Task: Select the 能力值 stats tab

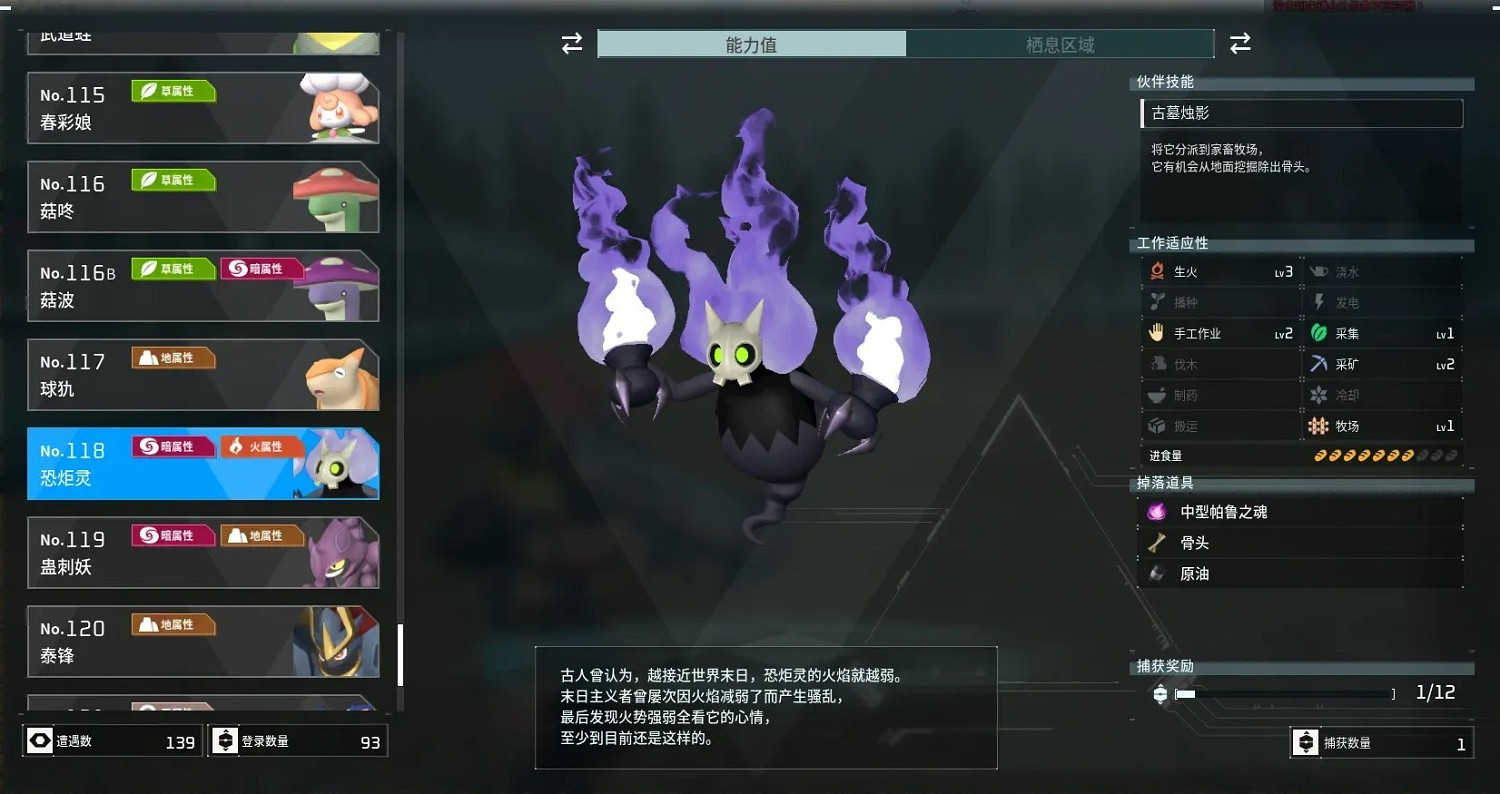Action: click(751, 44)
